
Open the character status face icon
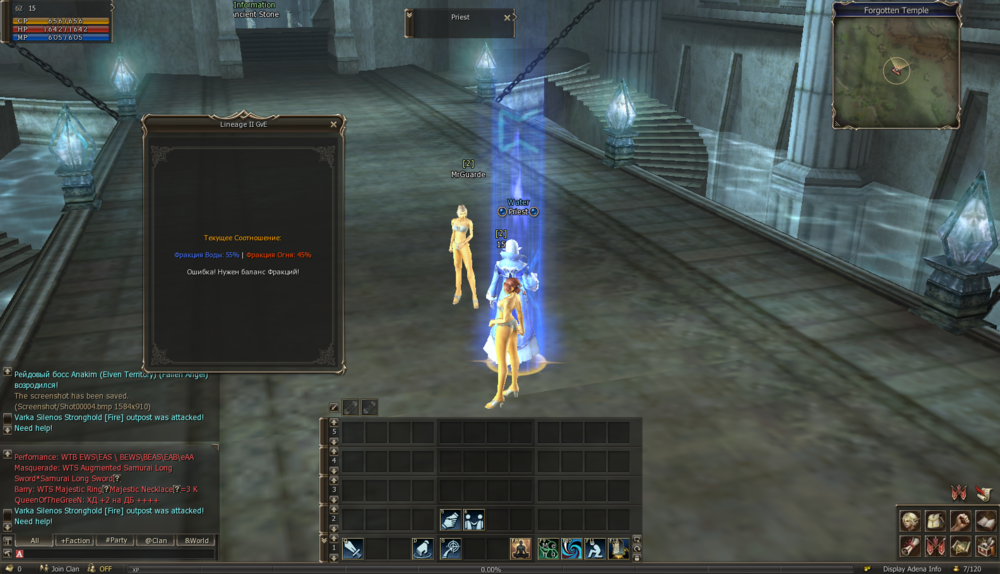[910, 521]
